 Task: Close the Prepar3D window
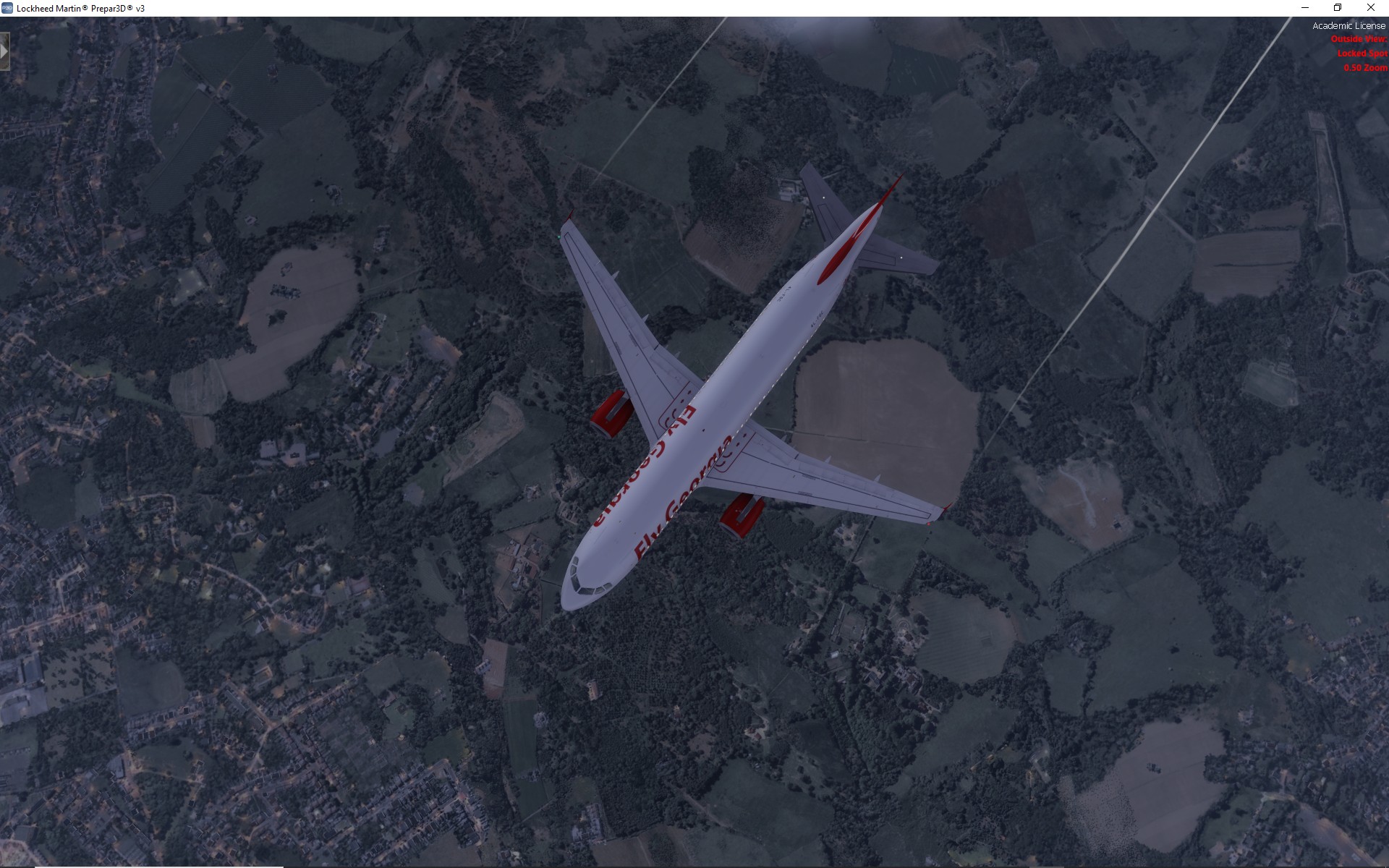click(1370, 8)
